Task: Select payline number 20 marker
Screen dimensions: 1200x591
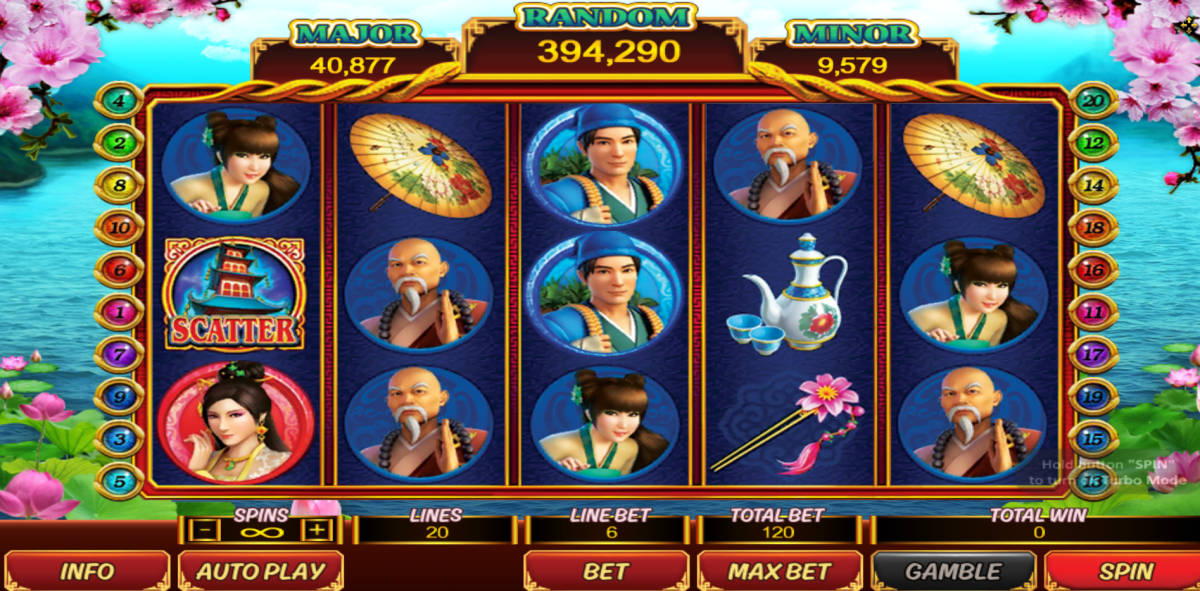Action: (x=1094, y=100)
